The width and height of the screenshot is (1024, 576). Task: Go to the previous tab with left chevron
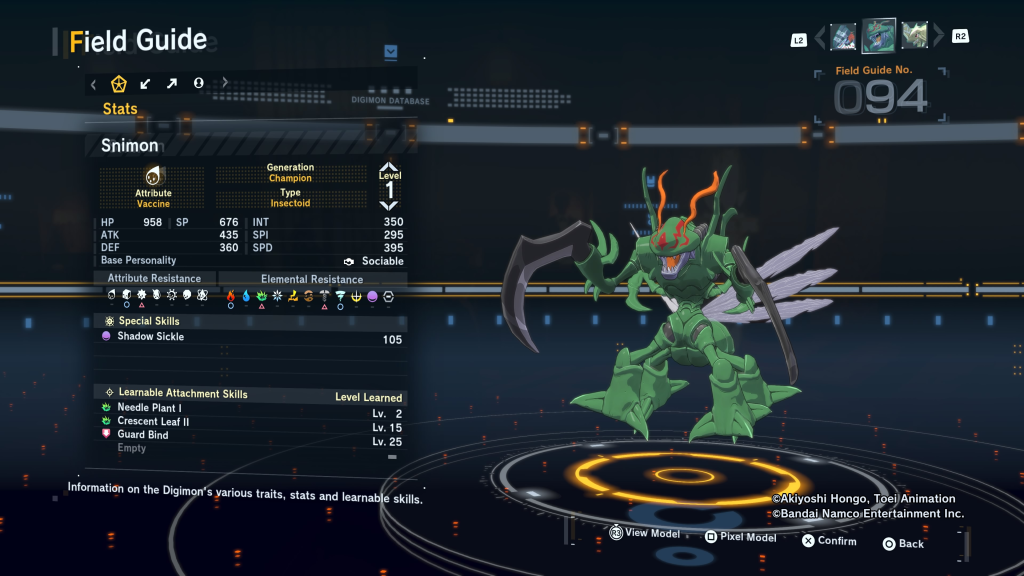pos(93,83)
